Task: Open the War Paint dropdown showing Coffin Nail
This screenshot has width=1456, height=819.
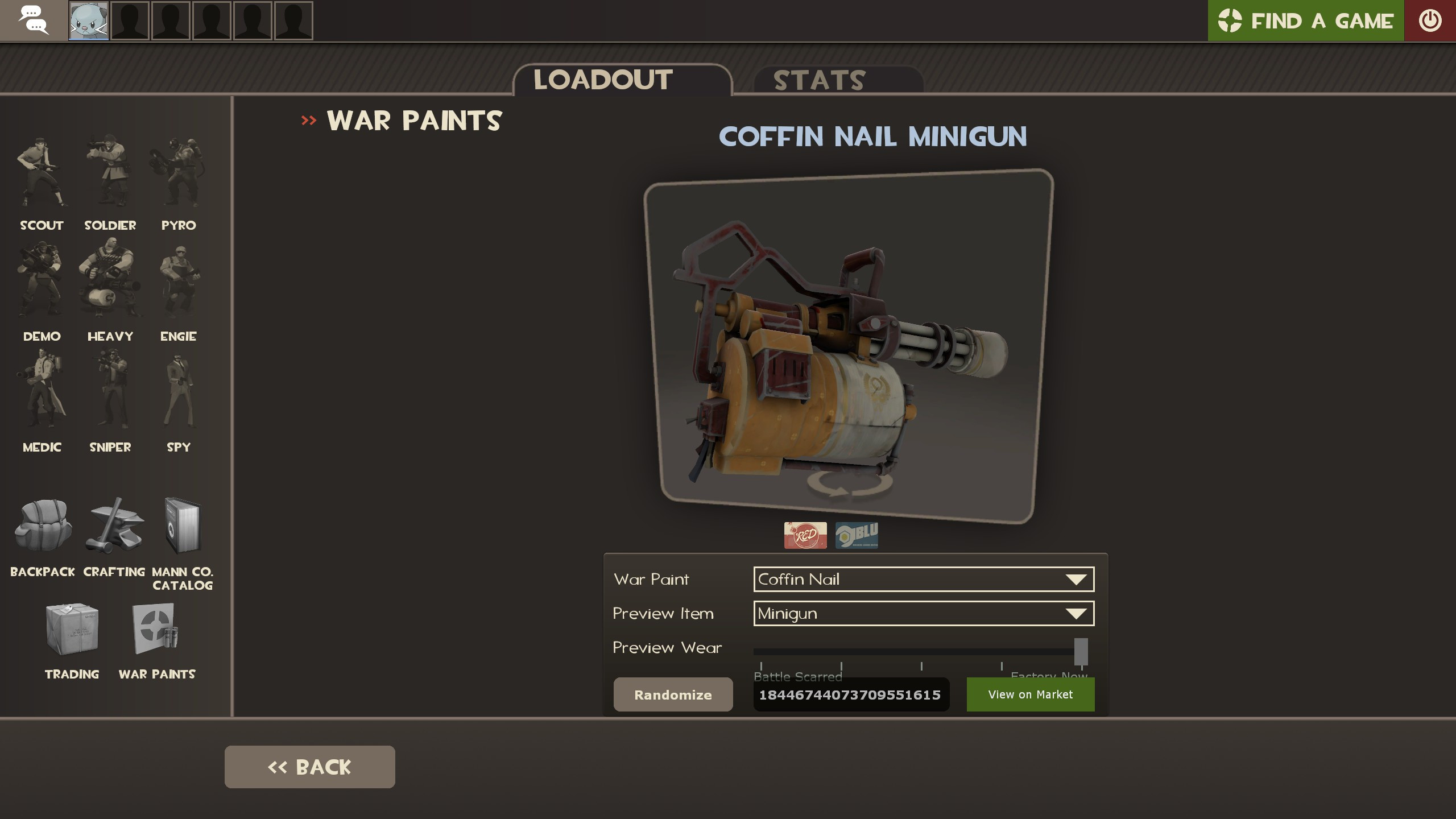Action: 923,579
